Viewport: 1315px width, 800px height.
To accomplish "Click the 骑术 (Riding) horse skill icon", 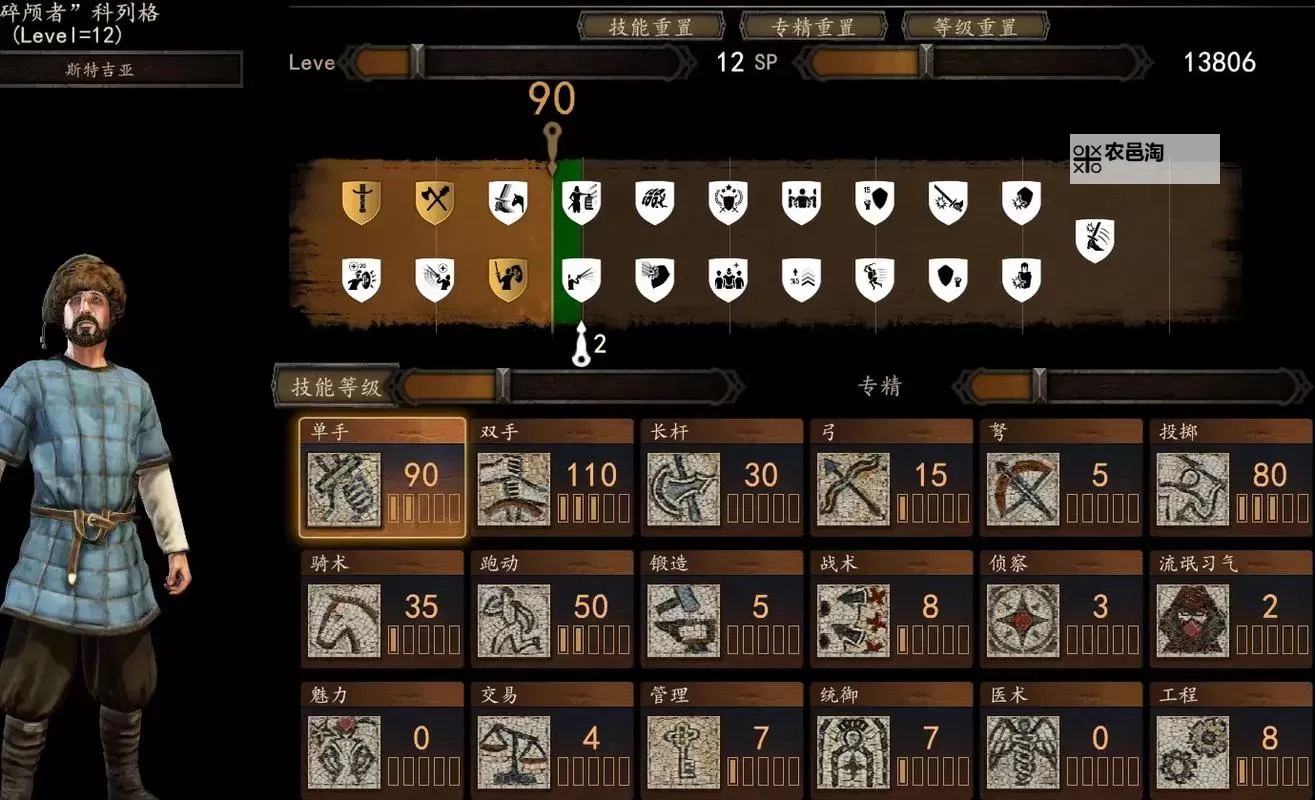I will 346,620.
